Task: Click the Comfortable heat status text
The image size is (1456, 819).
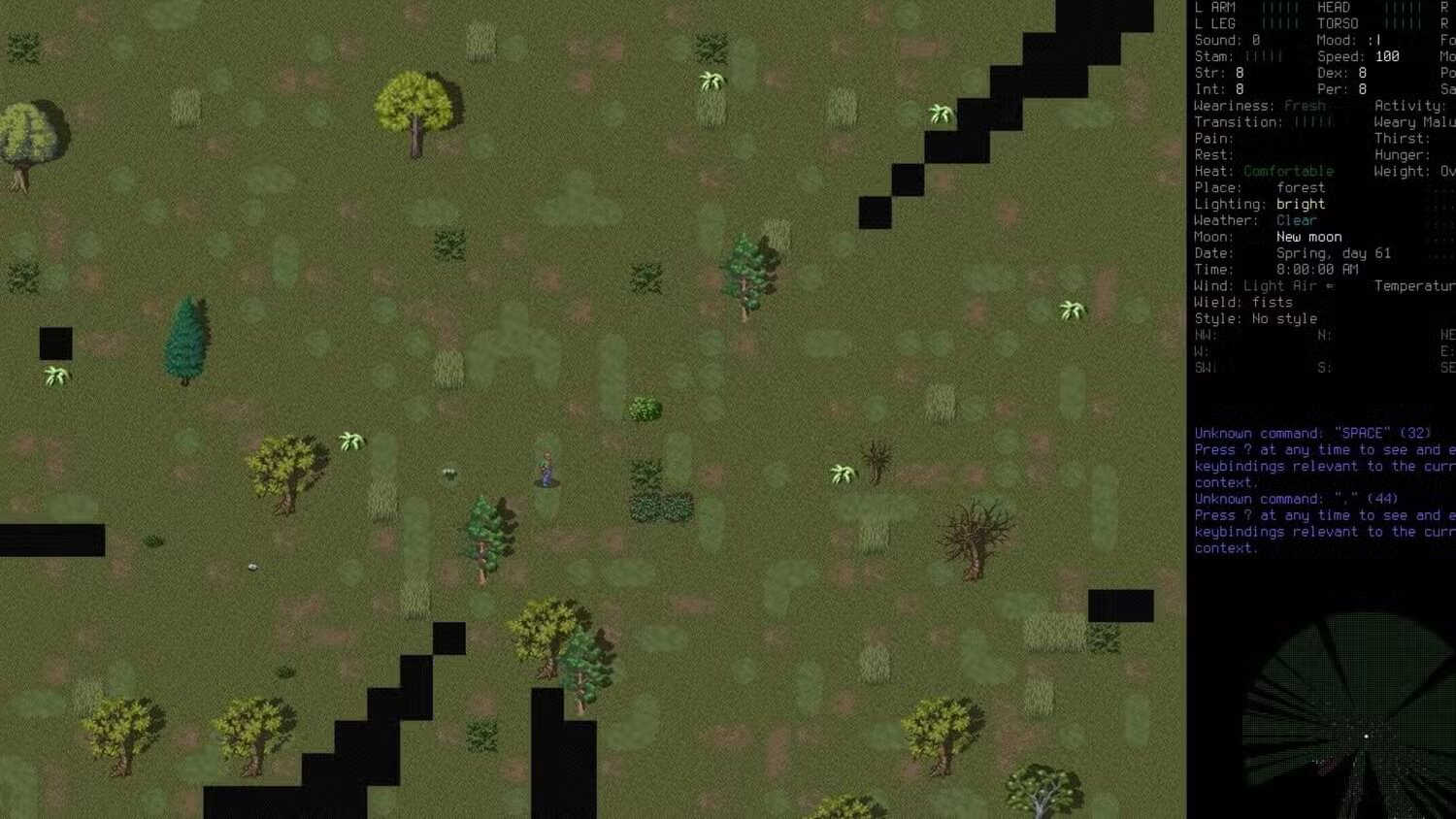Action: 1289,171
